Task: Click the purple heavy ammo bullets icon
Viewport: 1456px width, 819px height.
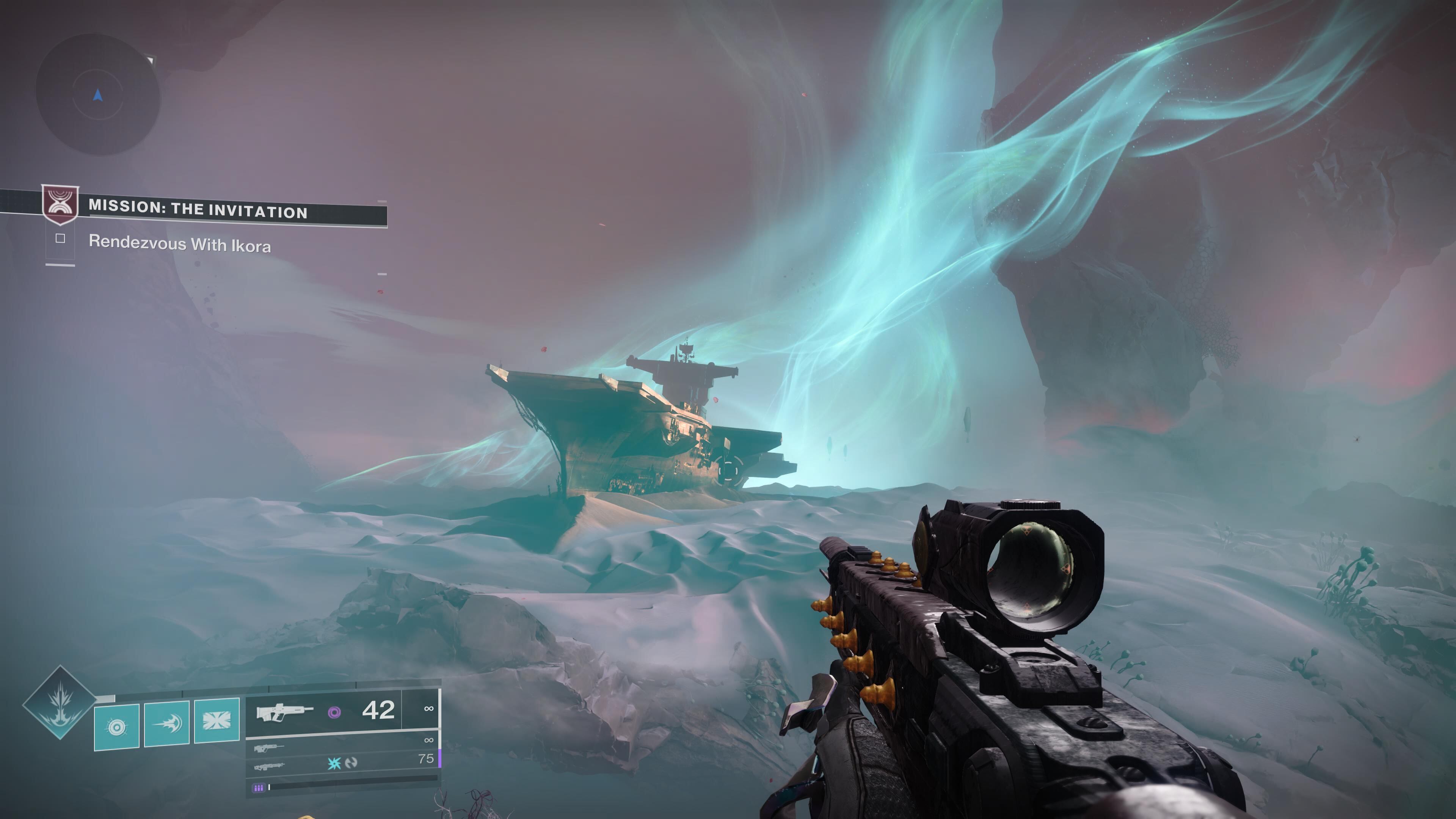Action: tap(258, 788)
